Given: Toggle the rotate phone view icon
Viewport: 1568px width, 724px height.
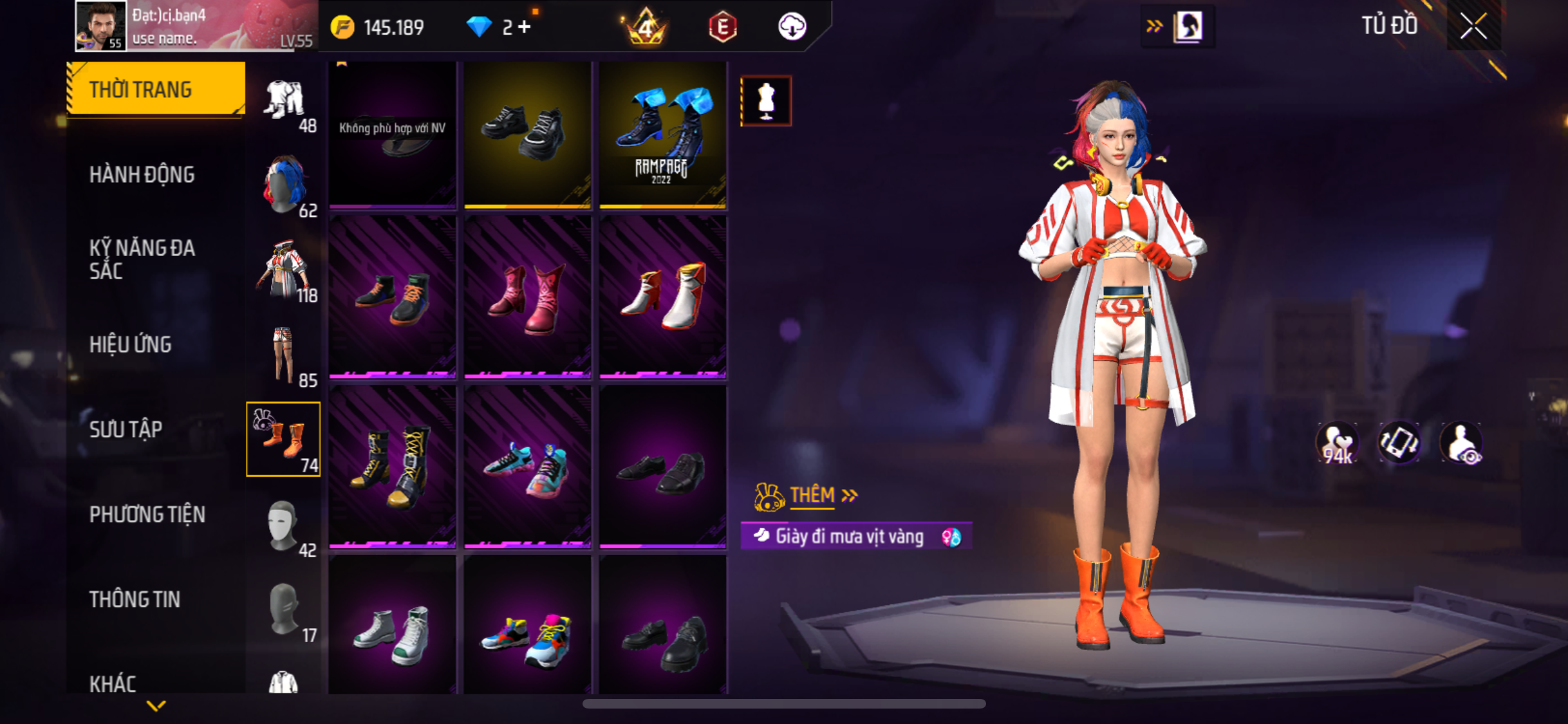Looking at the screenshot, I should [1399, 443].
